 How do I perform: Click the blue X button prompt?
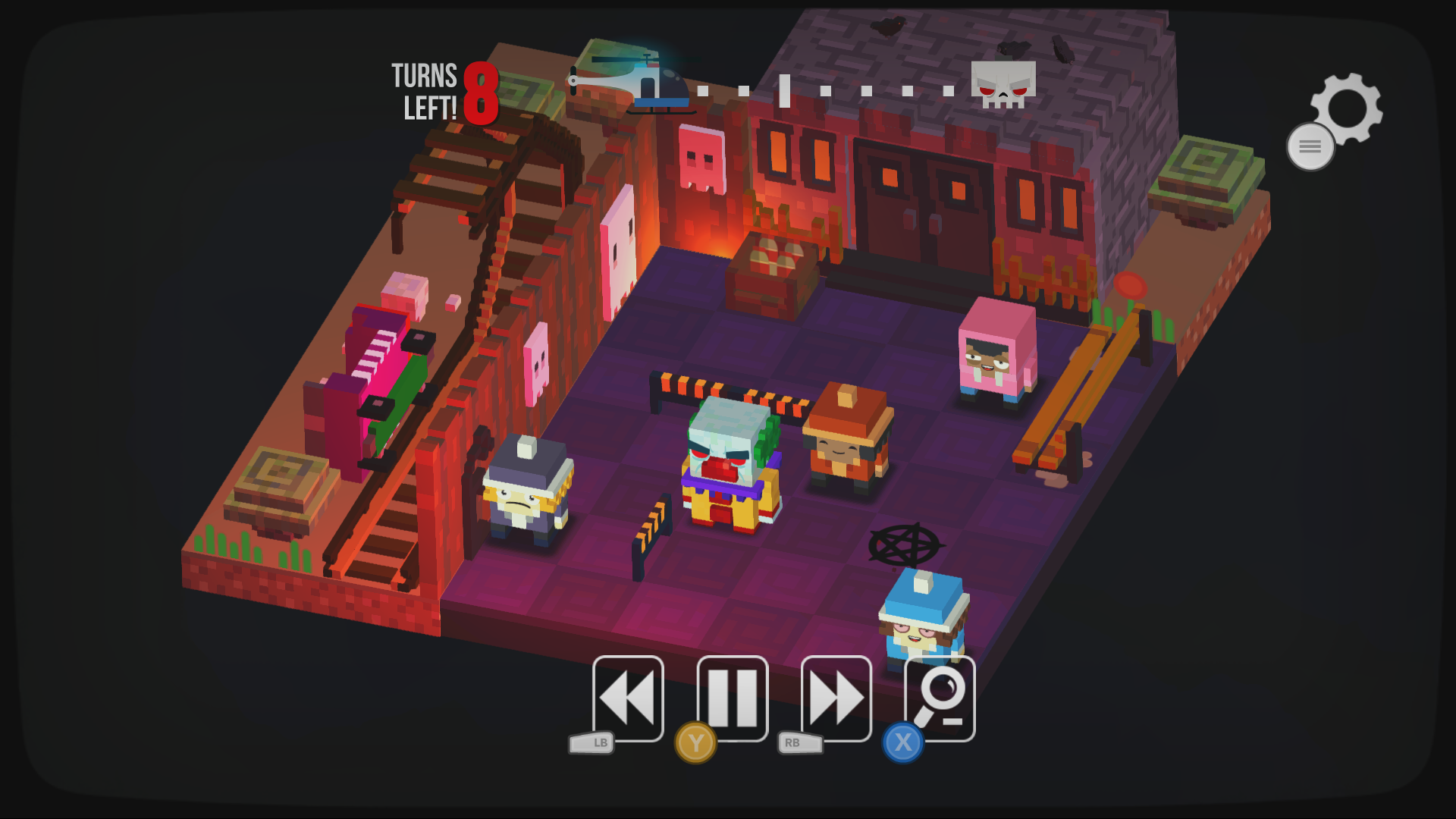tap(902, 744)
